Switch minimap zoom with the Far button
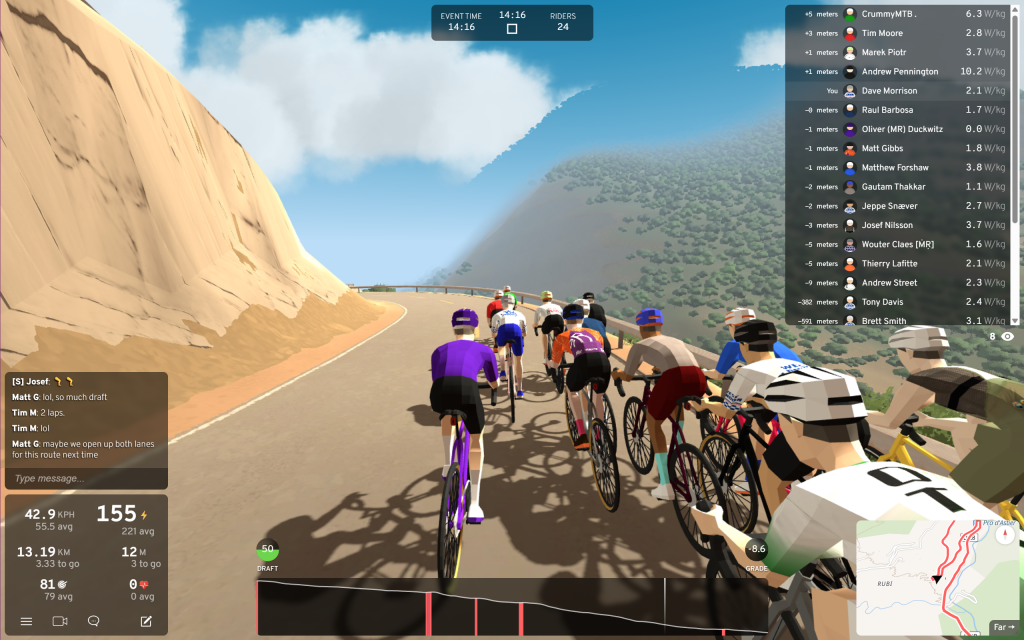Screen dimensions: 1024x640 tap(1002, 627)
